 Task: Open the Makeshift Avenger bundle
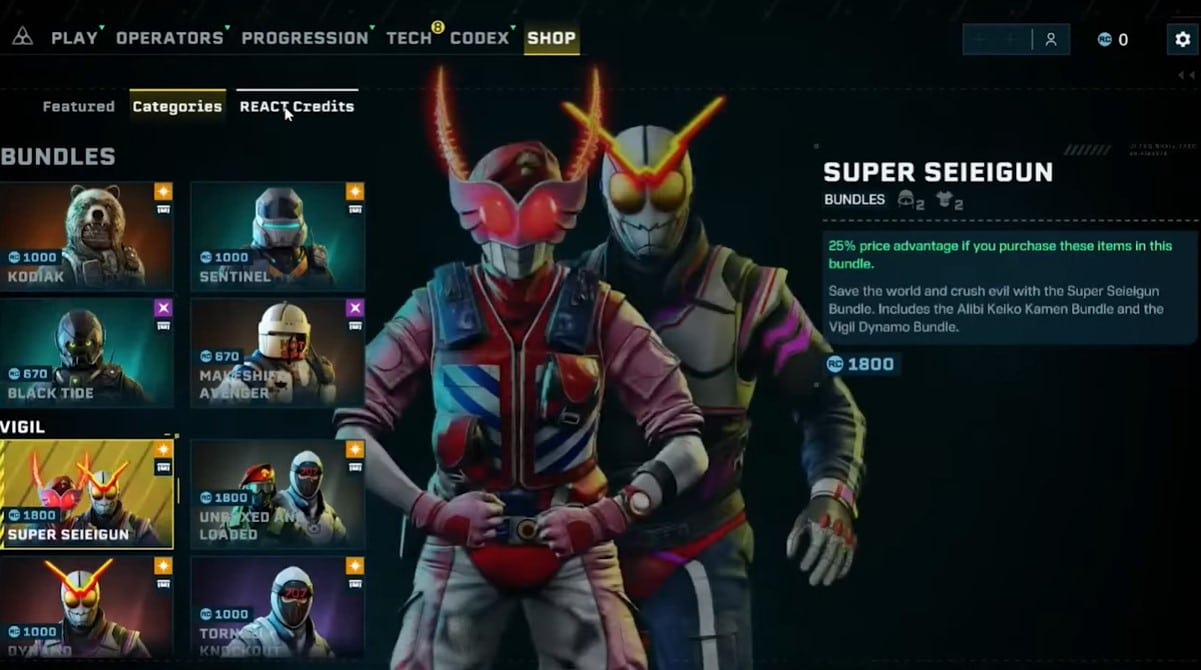coord(277,352)
